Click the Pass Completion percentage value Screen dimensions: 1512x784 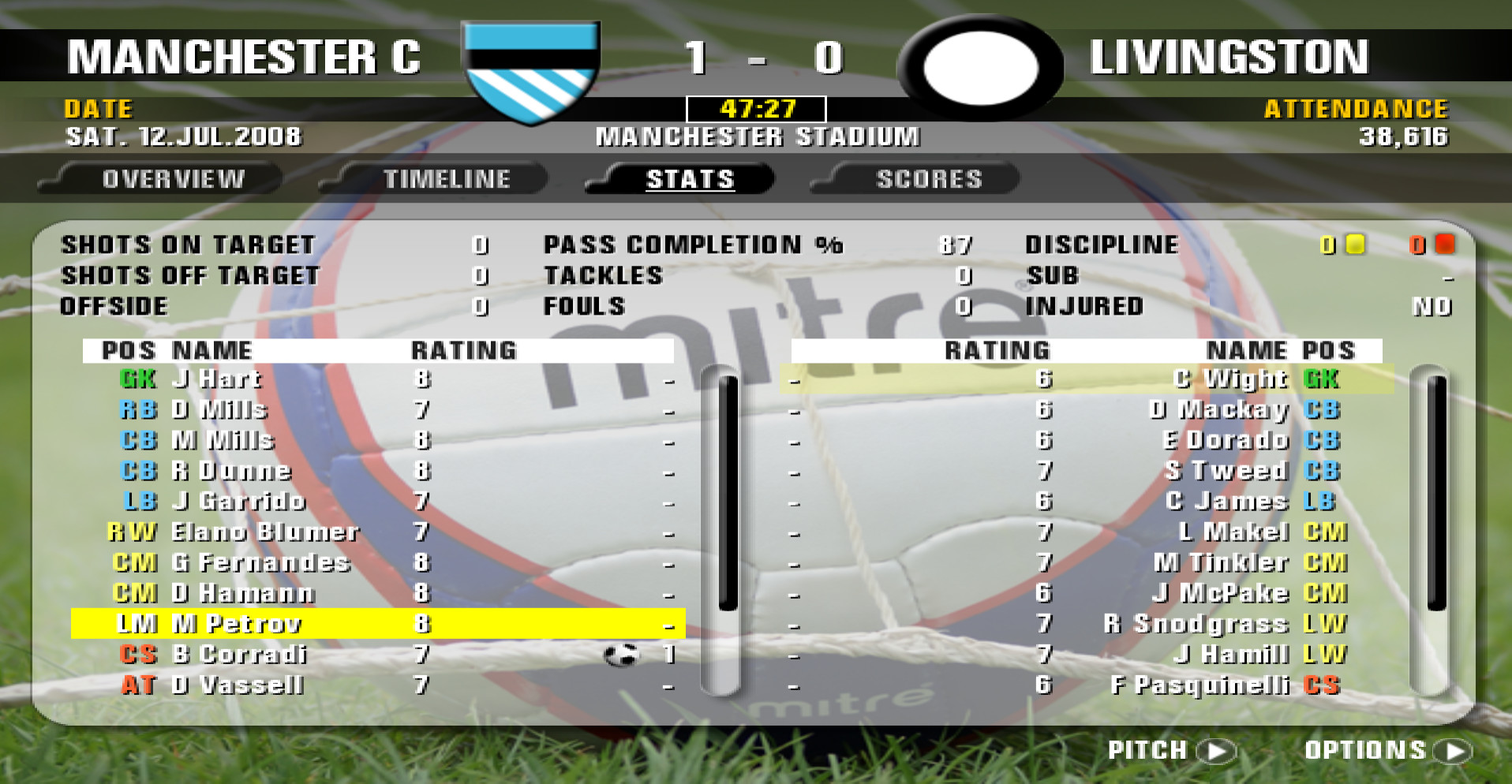tap(957, 245)
